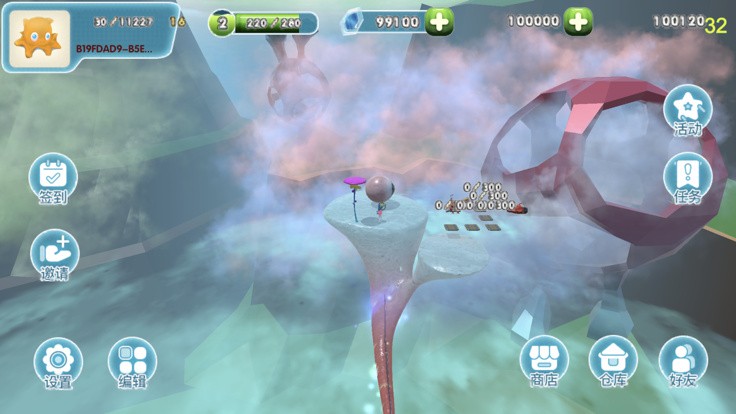Viewport: 736px width, 414px height.
Task: Open the 活动 events panel
Action: 688,109
